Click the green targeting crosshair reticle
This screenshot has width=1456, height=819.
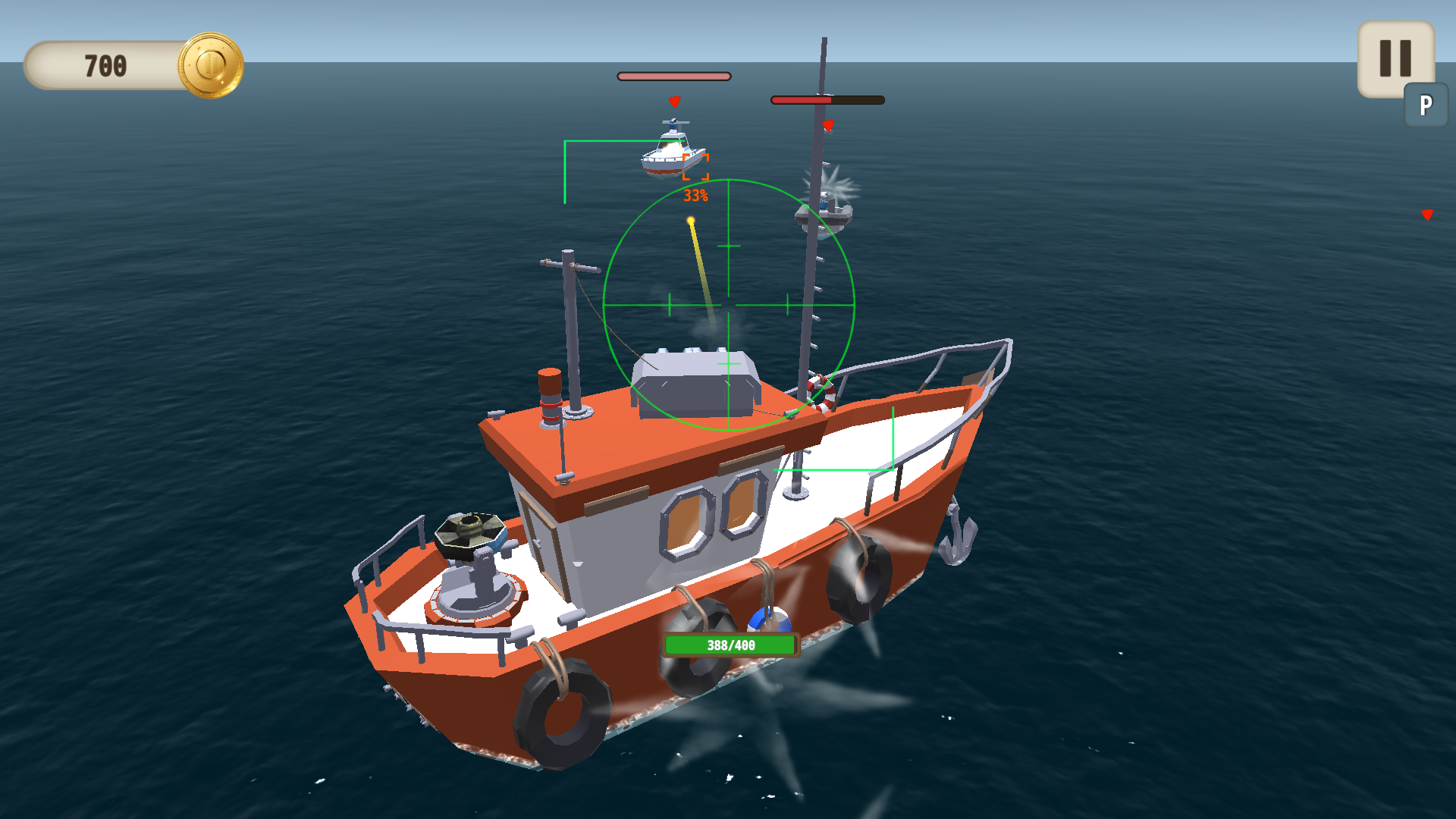[730, 303]
